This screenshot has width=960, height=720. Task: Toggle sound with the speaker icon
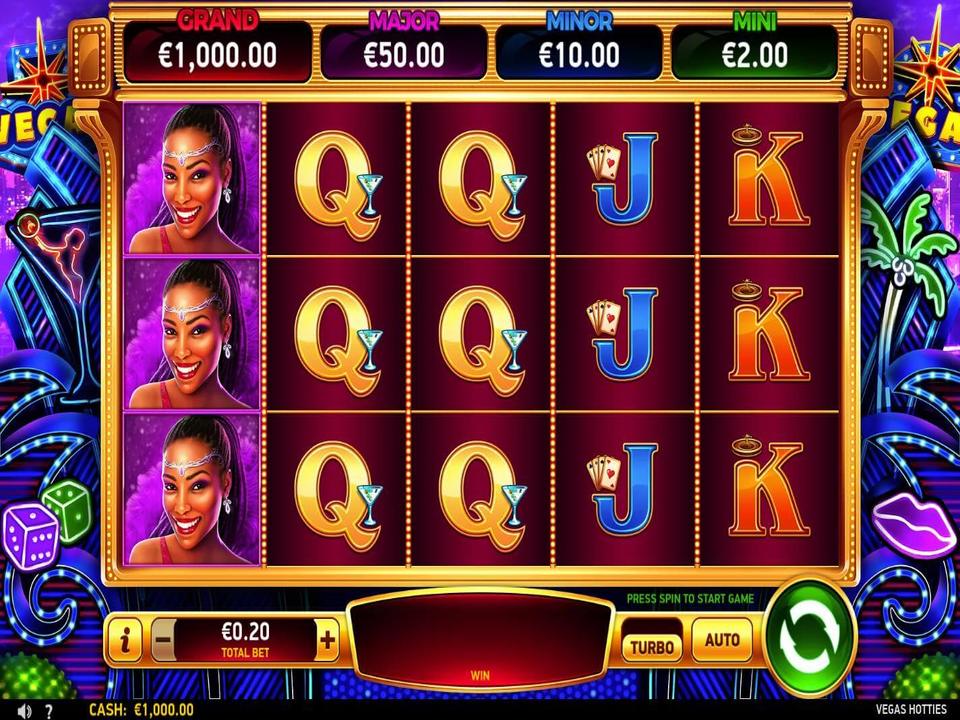coord(24,710)
